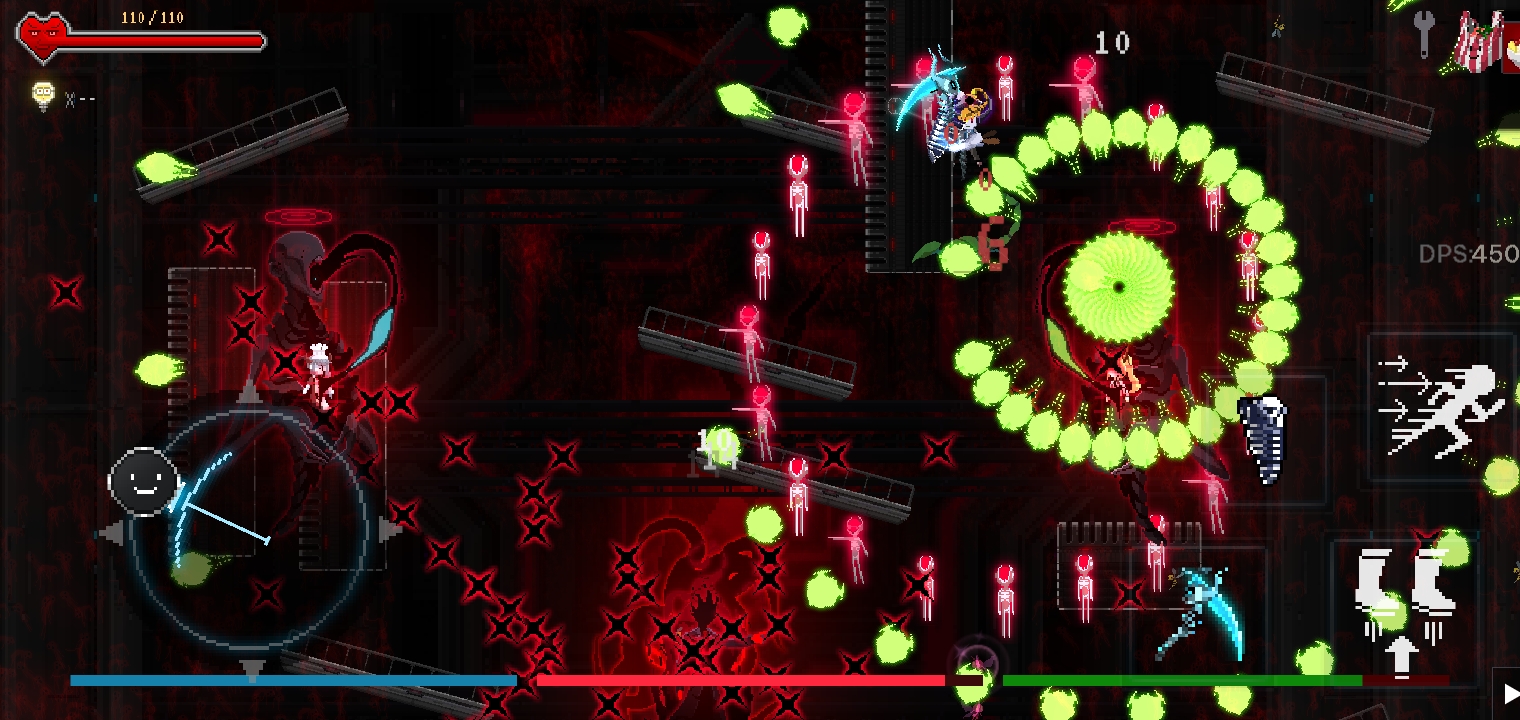Activate the dash sprint ability button

point(1441,409)
